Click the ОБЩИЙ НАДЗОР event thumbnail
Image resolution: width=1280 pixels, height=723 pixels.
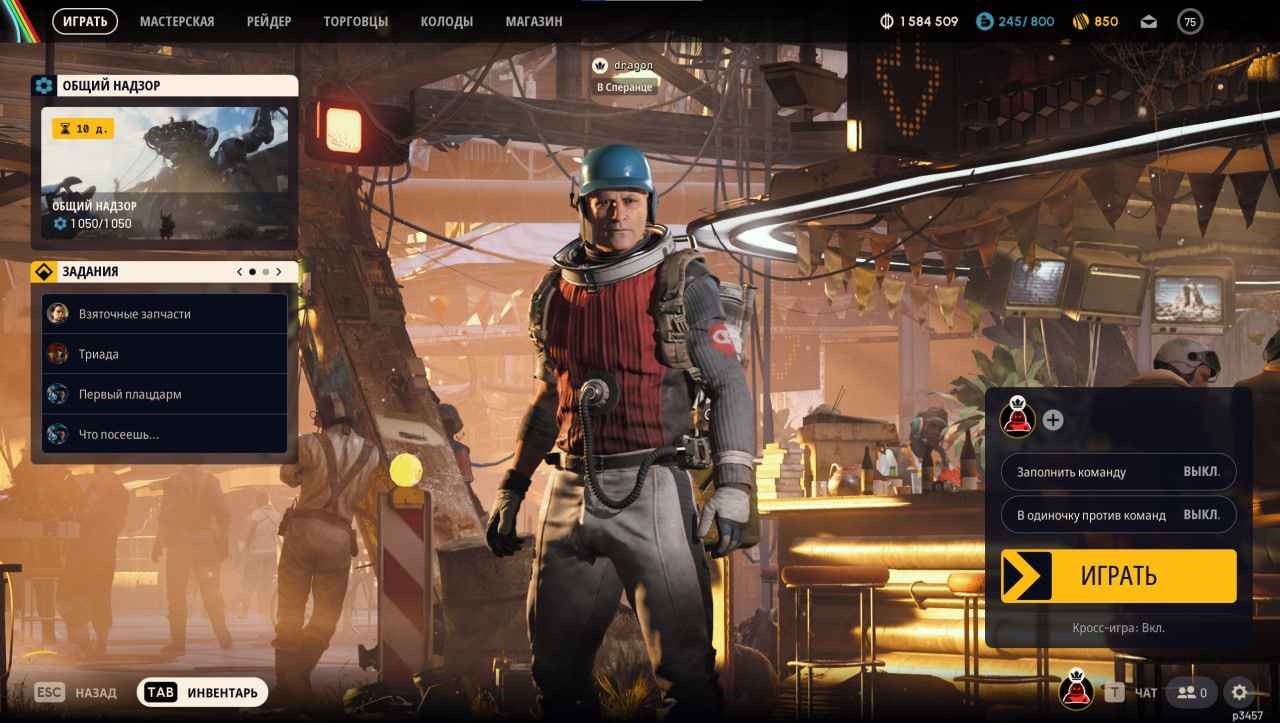[x=166, y=160]
